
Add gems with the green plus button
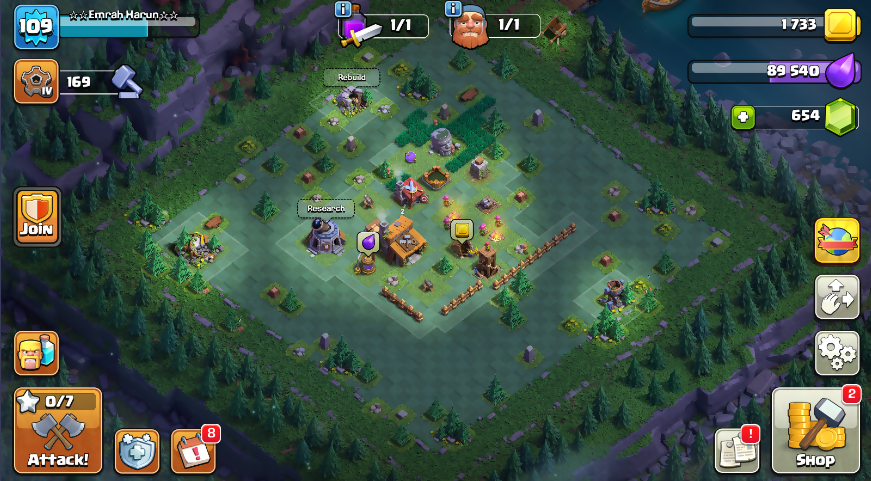point(742,115)
